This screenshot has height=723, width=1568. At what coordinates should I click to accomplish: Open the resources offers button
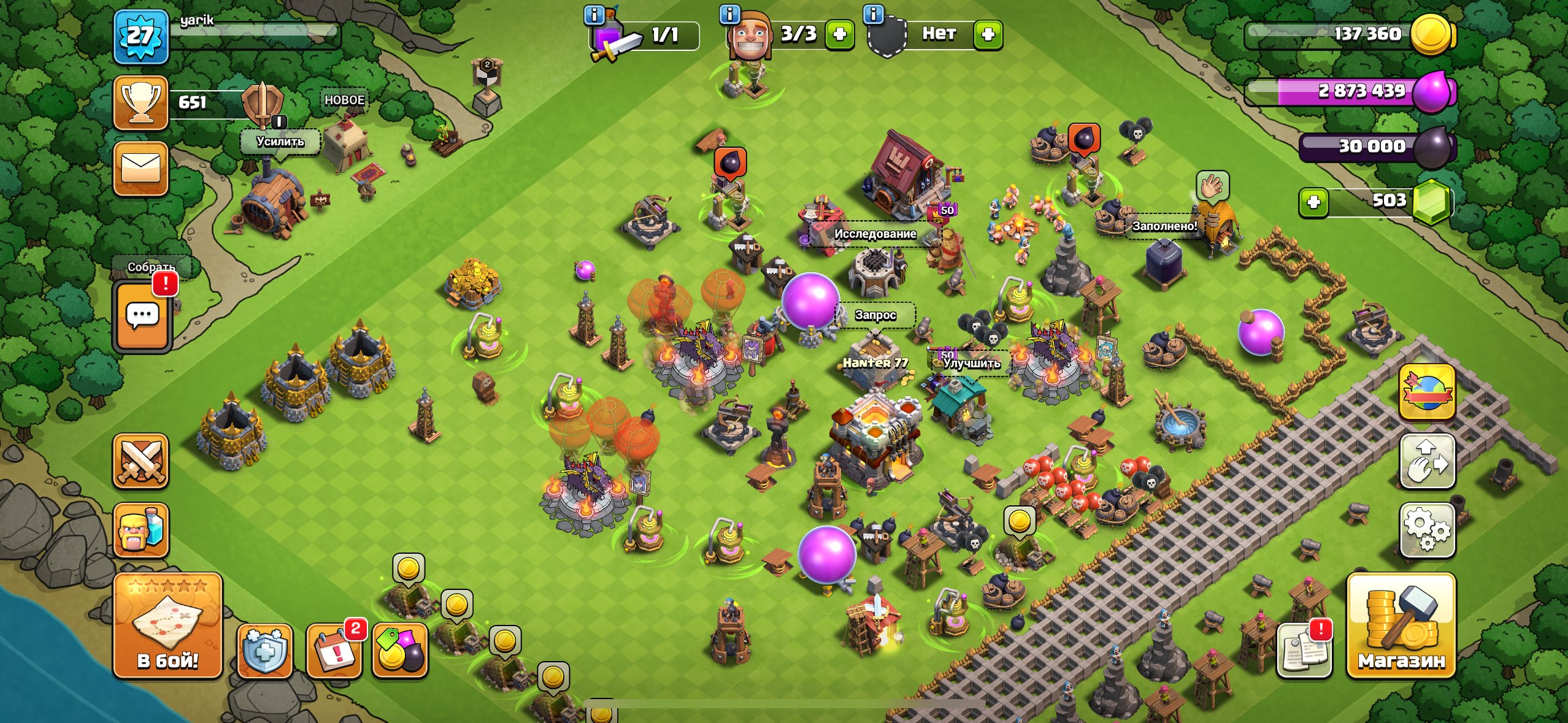400,651
